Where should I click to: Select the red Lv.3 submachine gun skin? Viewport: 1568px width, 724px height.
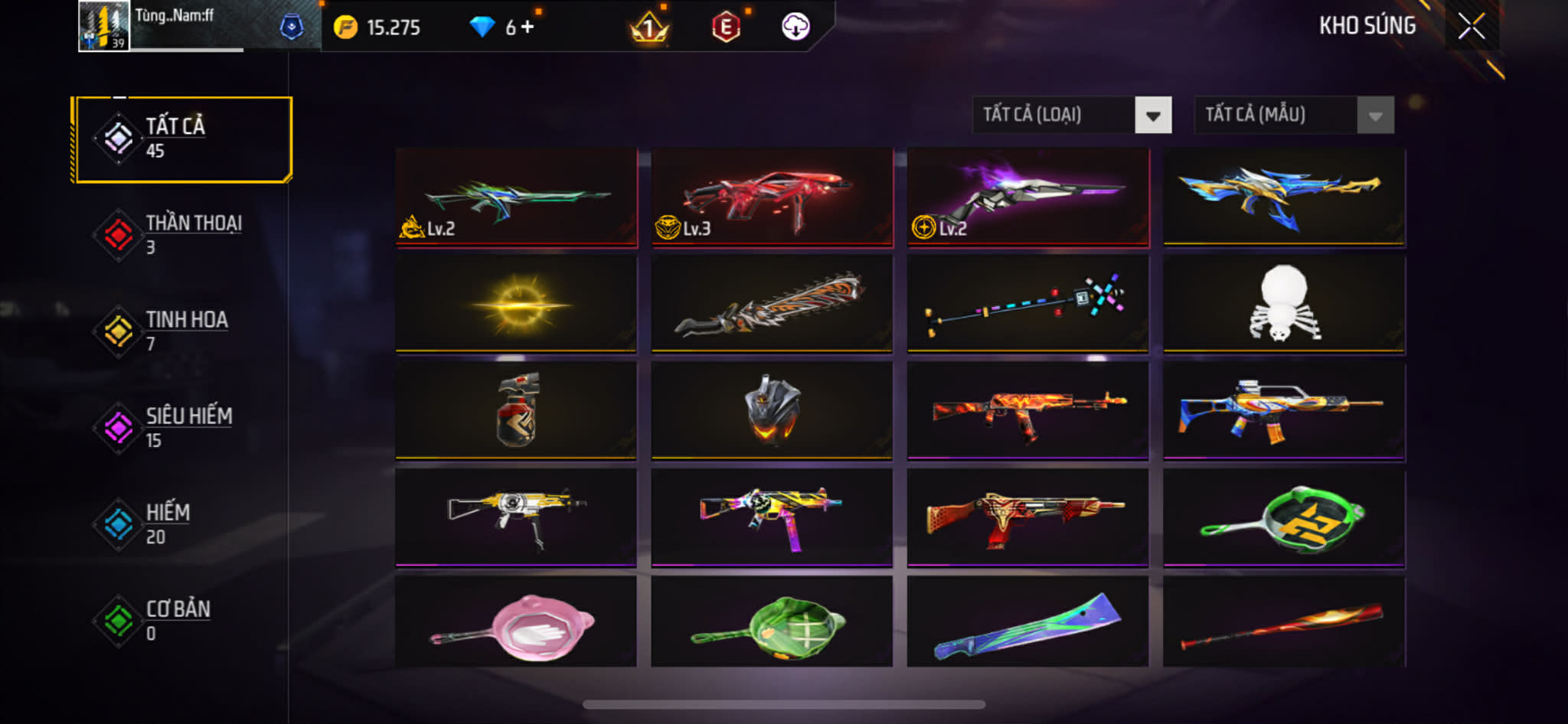pos(772,197)
